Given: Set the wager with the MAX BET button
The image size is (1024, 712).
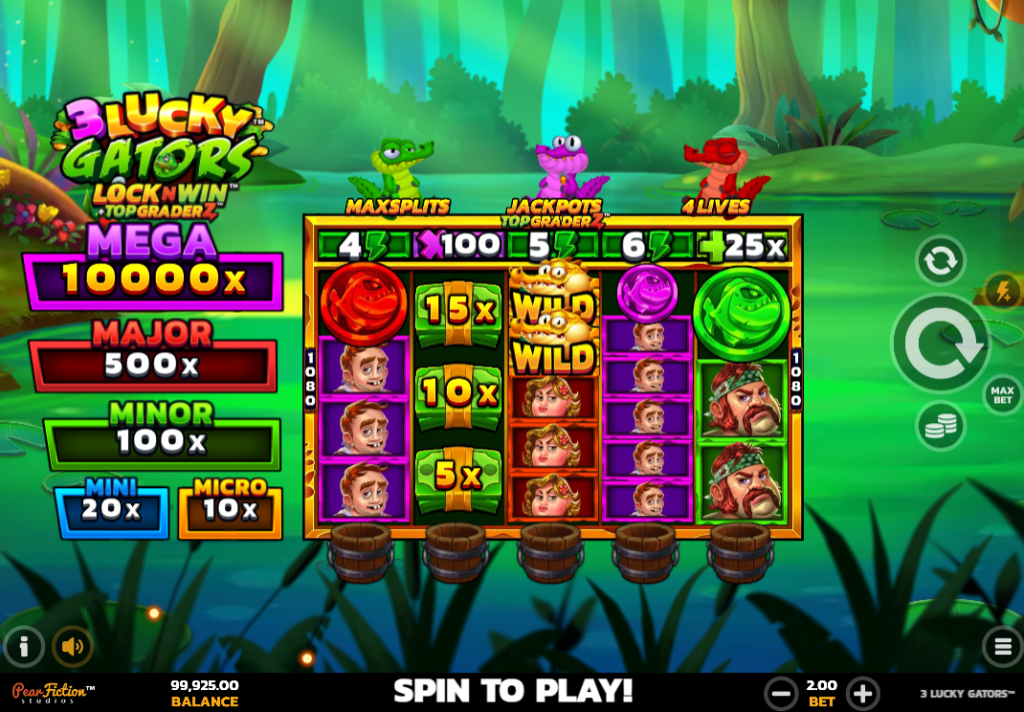Looking at the screenshot, I should [1001, 393].
